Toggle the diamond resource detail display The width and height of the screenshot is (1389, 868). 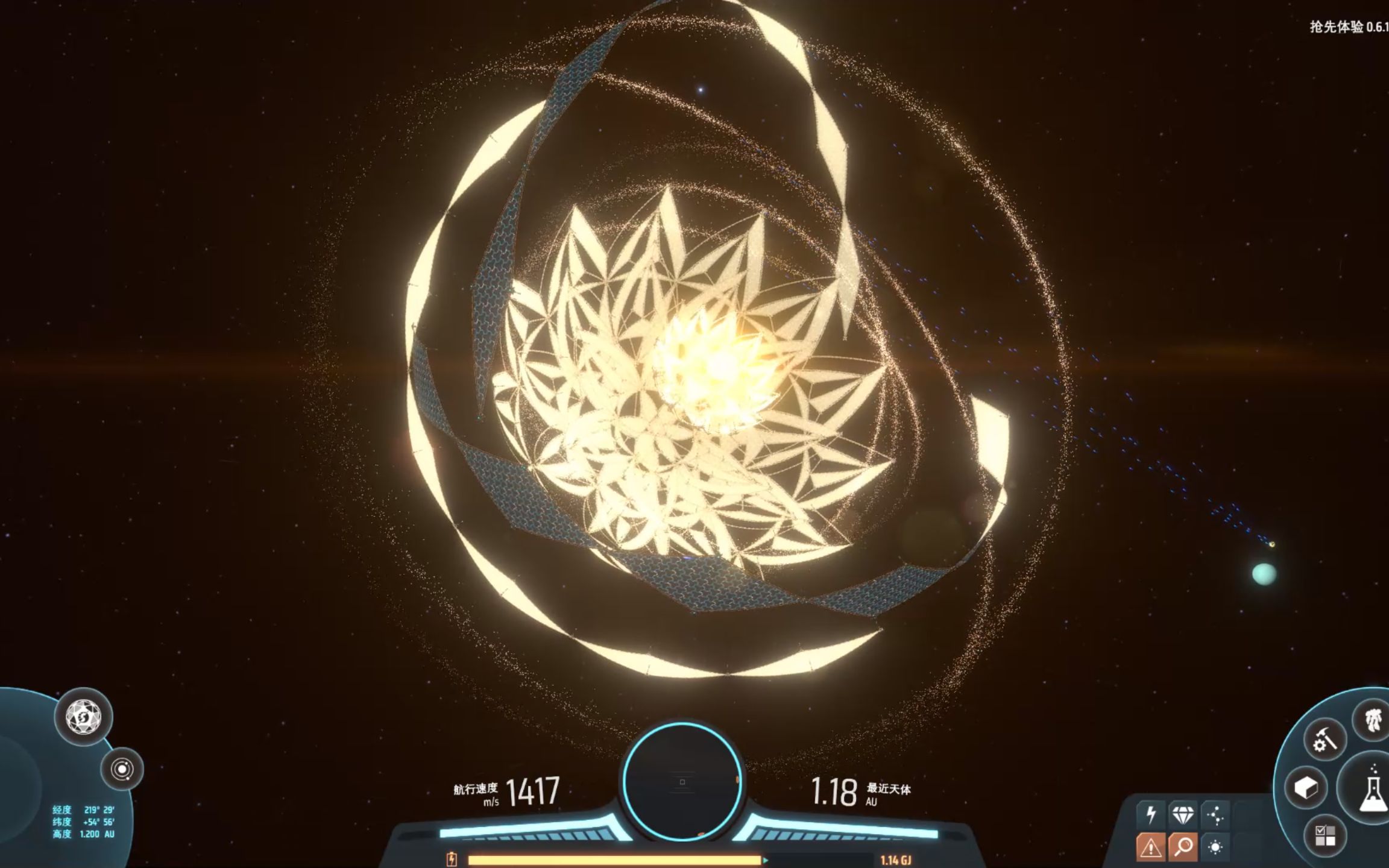click(x=1183, y=816)
